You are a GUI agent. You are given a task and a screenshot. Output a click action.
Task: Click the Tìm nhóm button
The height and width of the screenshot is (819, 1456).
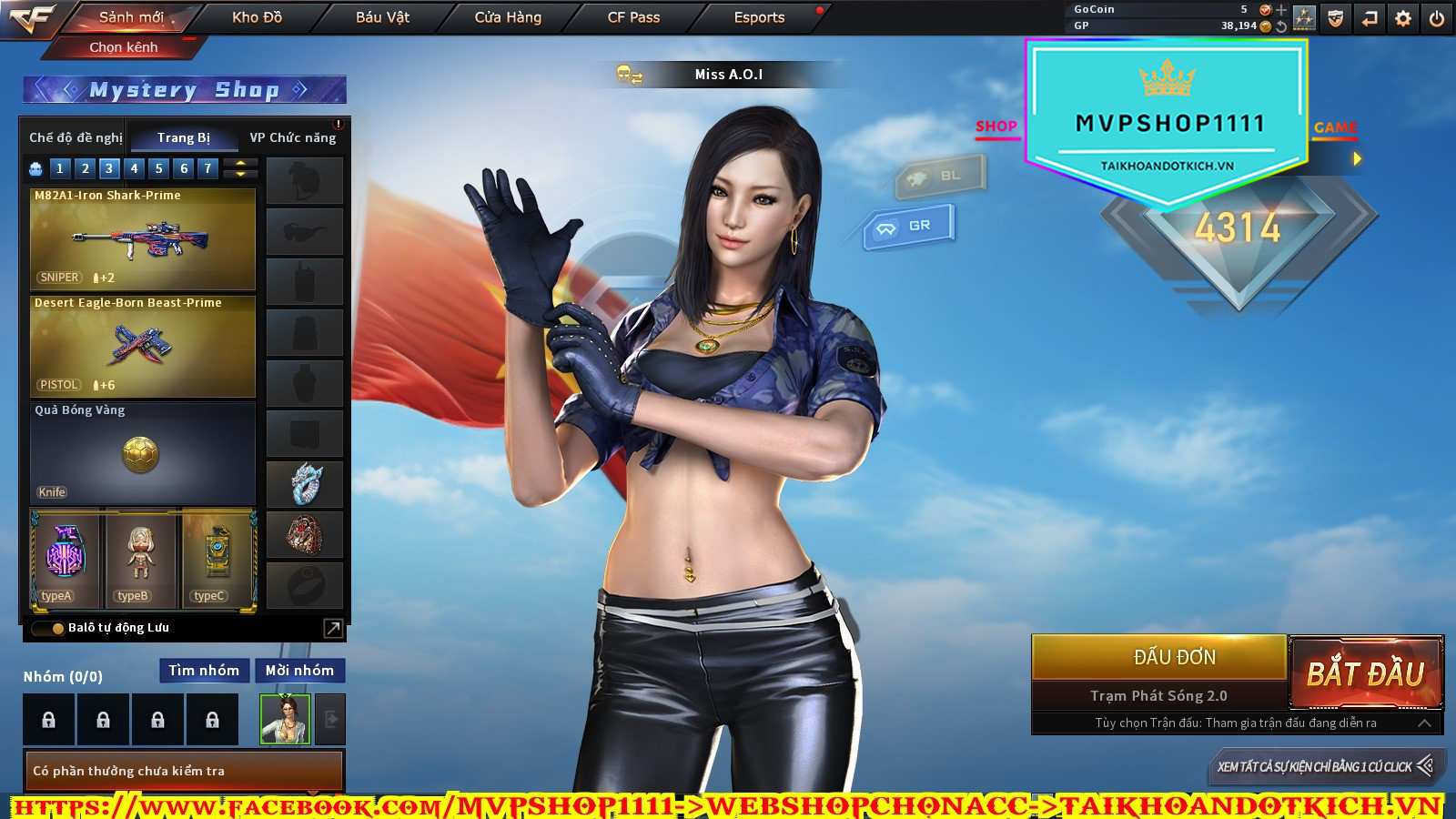pyautogui.click(x=204, y=671)
